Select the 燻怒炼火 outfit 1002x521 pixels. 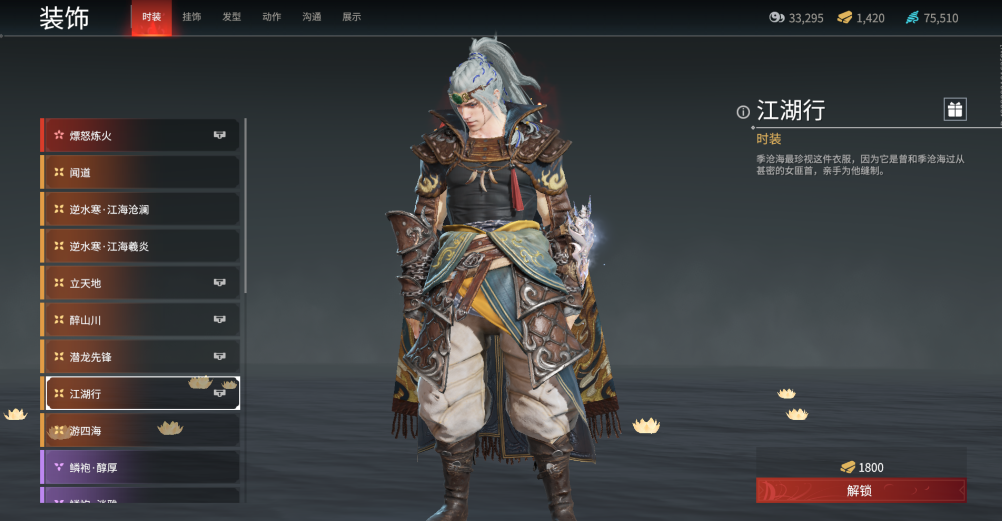coord(140,135)
